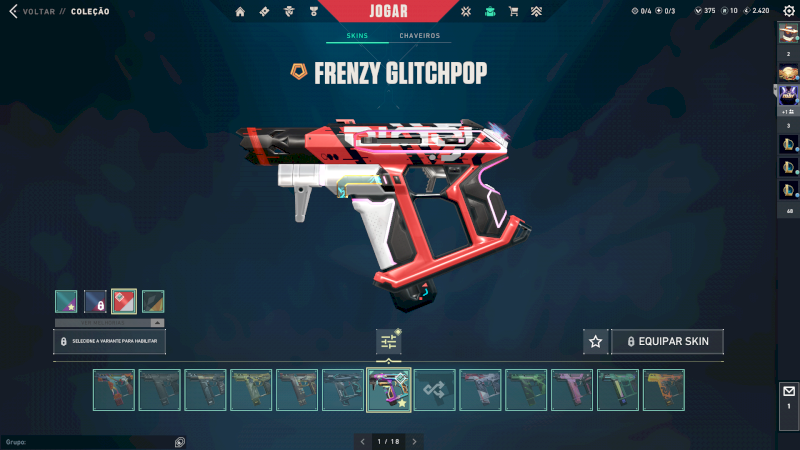
Task: Click the Grupo chat input field
Action: click(90, 441)
